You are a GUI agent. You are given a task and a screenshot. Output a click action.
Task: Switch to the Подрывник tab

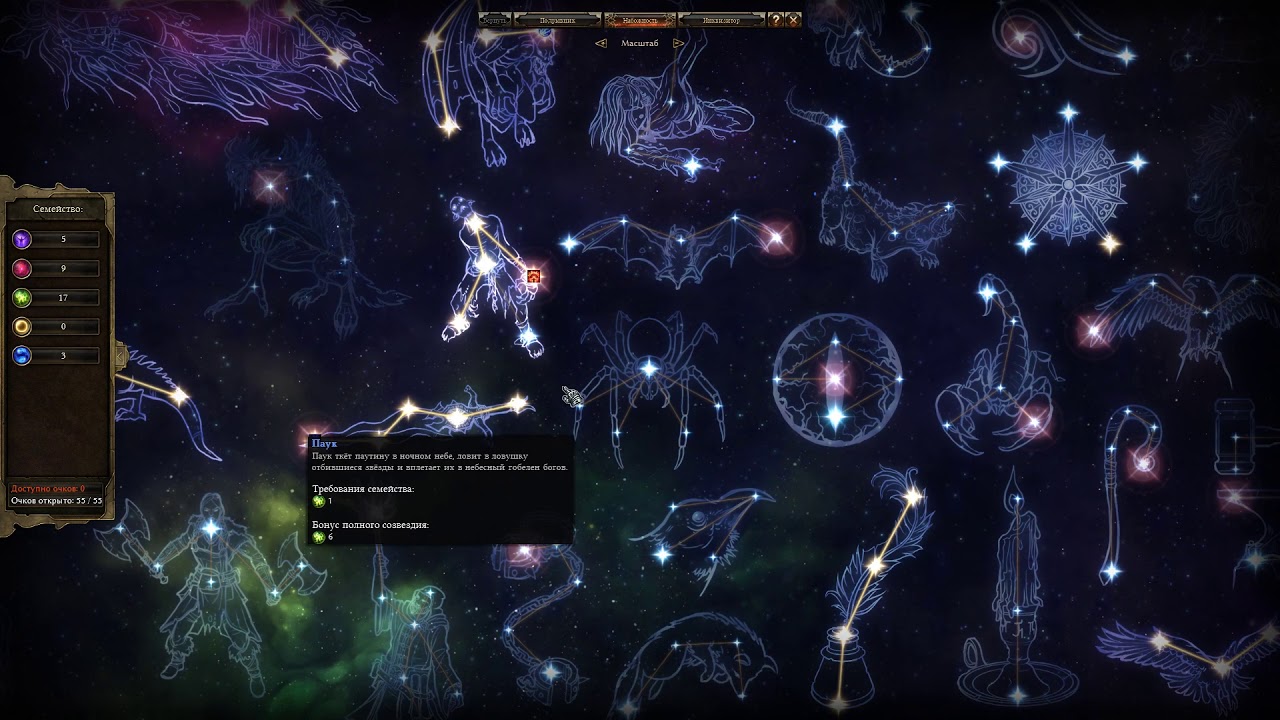[x=557, y=20]
